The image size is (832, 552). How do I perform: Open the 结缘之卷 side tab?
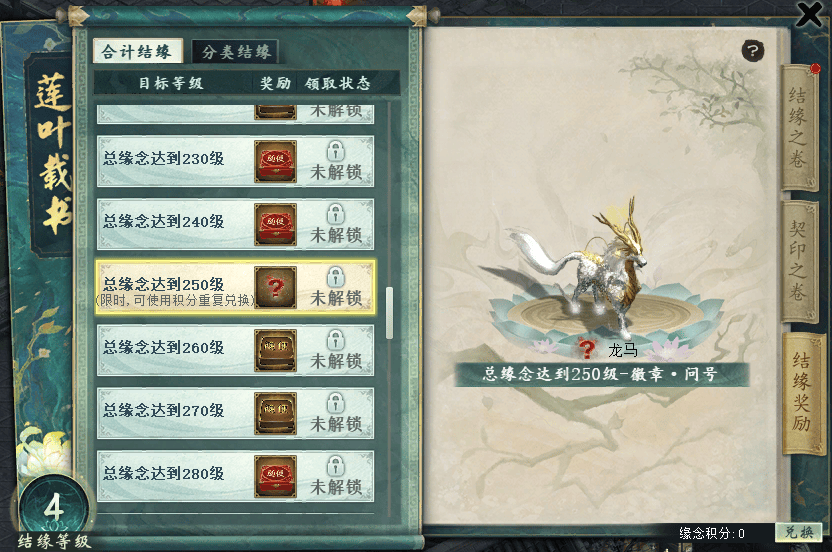click(800, 125)
